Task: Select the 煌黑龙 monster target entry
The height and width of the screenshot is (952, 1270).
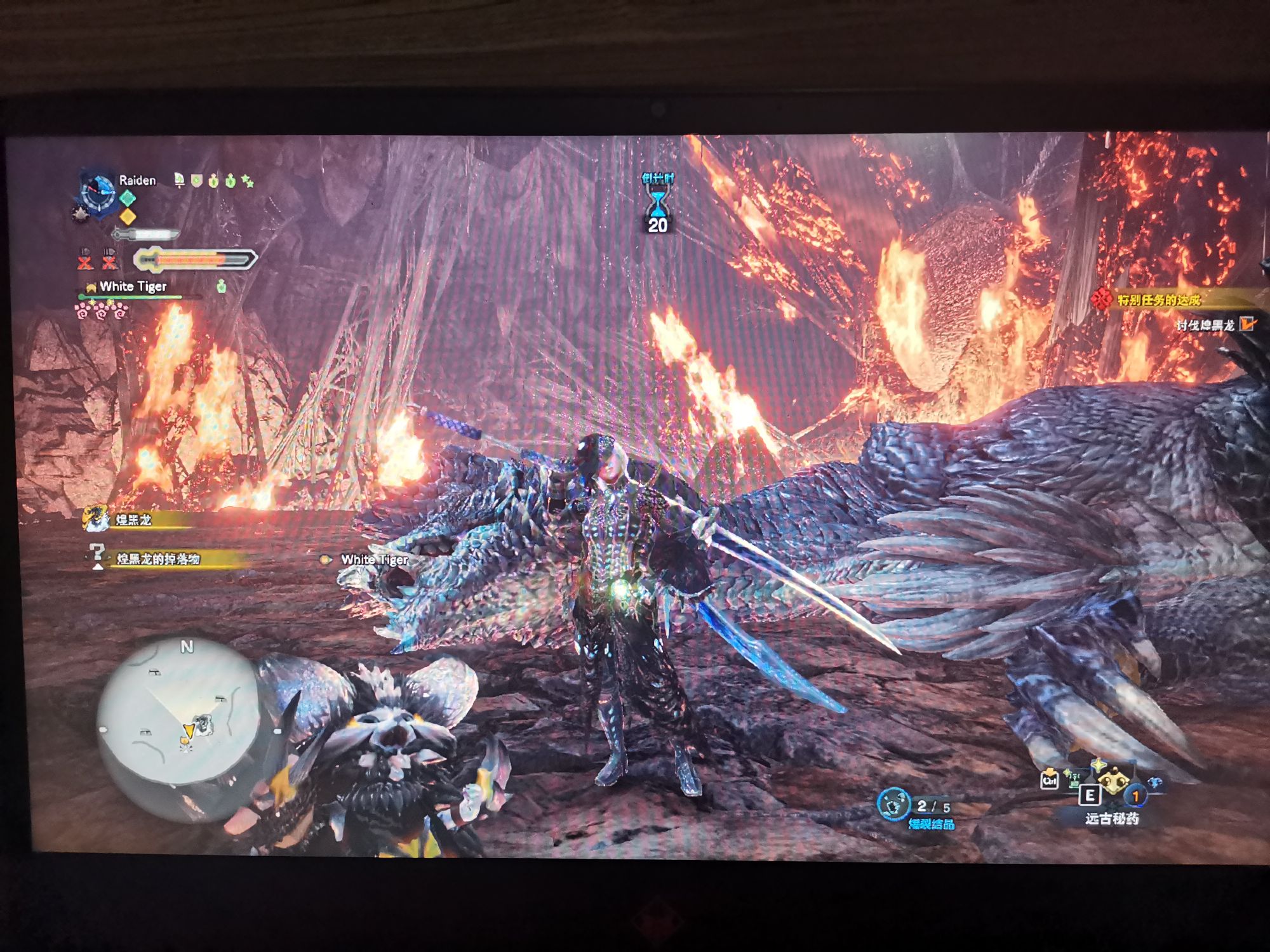Action: tap(132, 520)
